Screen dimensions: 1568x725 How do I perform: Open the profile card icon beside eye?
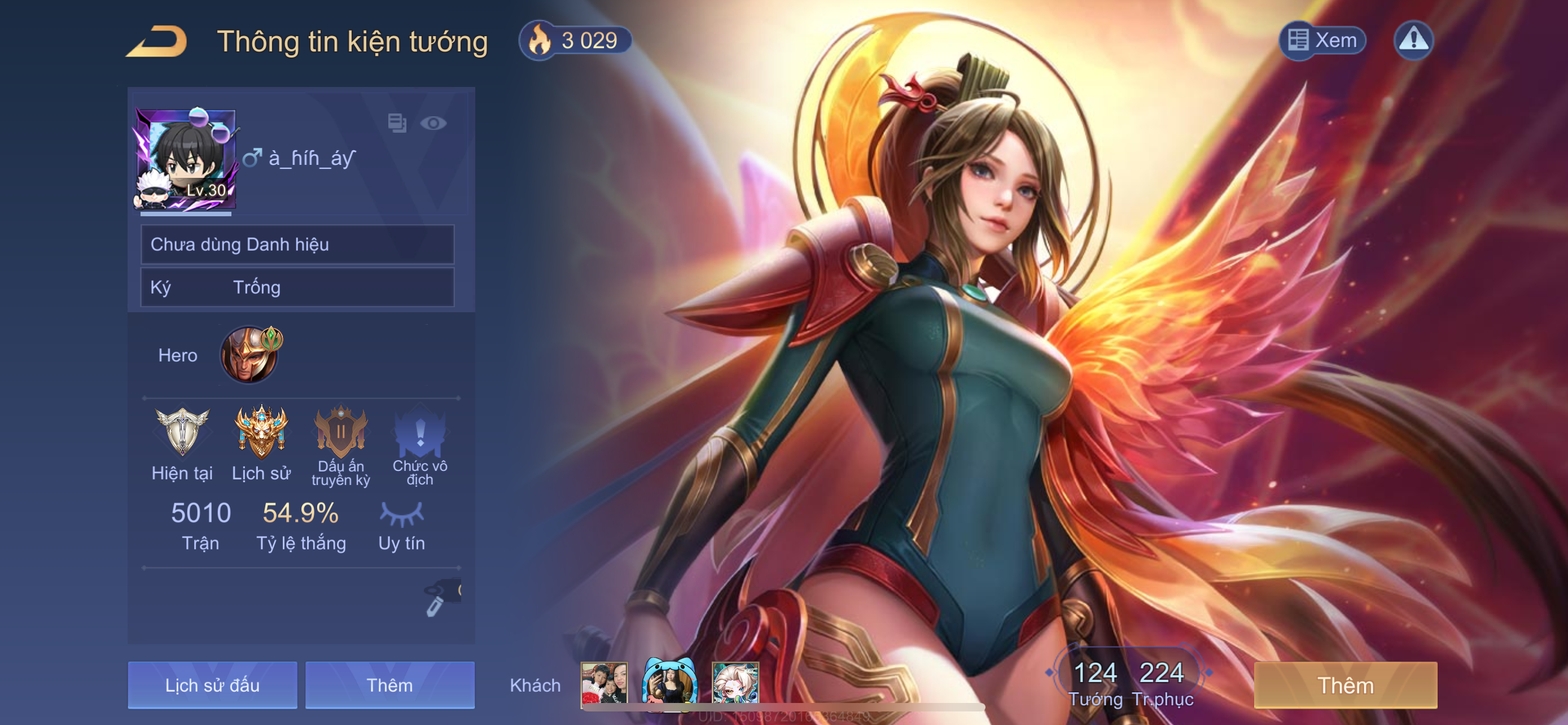click(x=397, y=124)
